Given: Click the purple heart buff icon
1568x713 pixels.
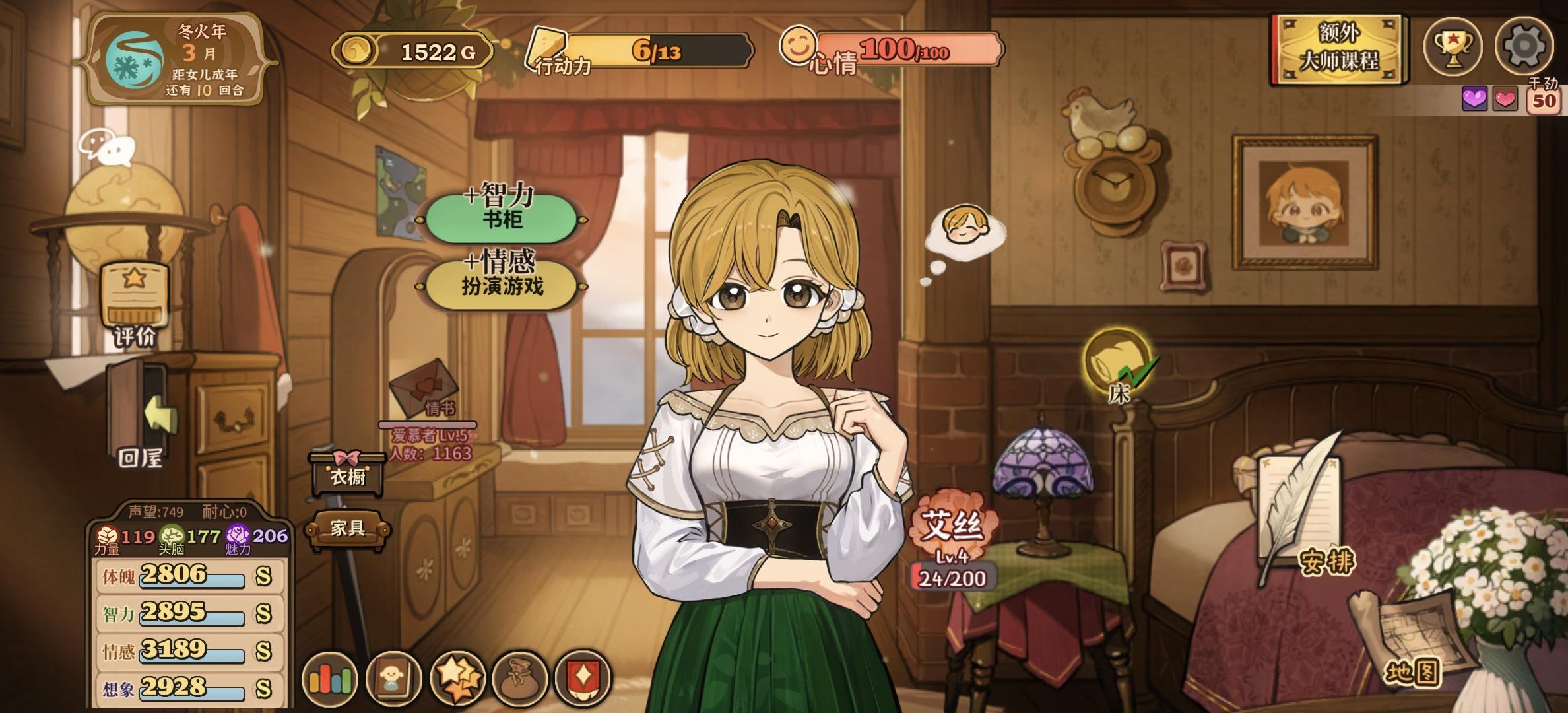Looking at the screenshot, I should [x=1474, y=100].
